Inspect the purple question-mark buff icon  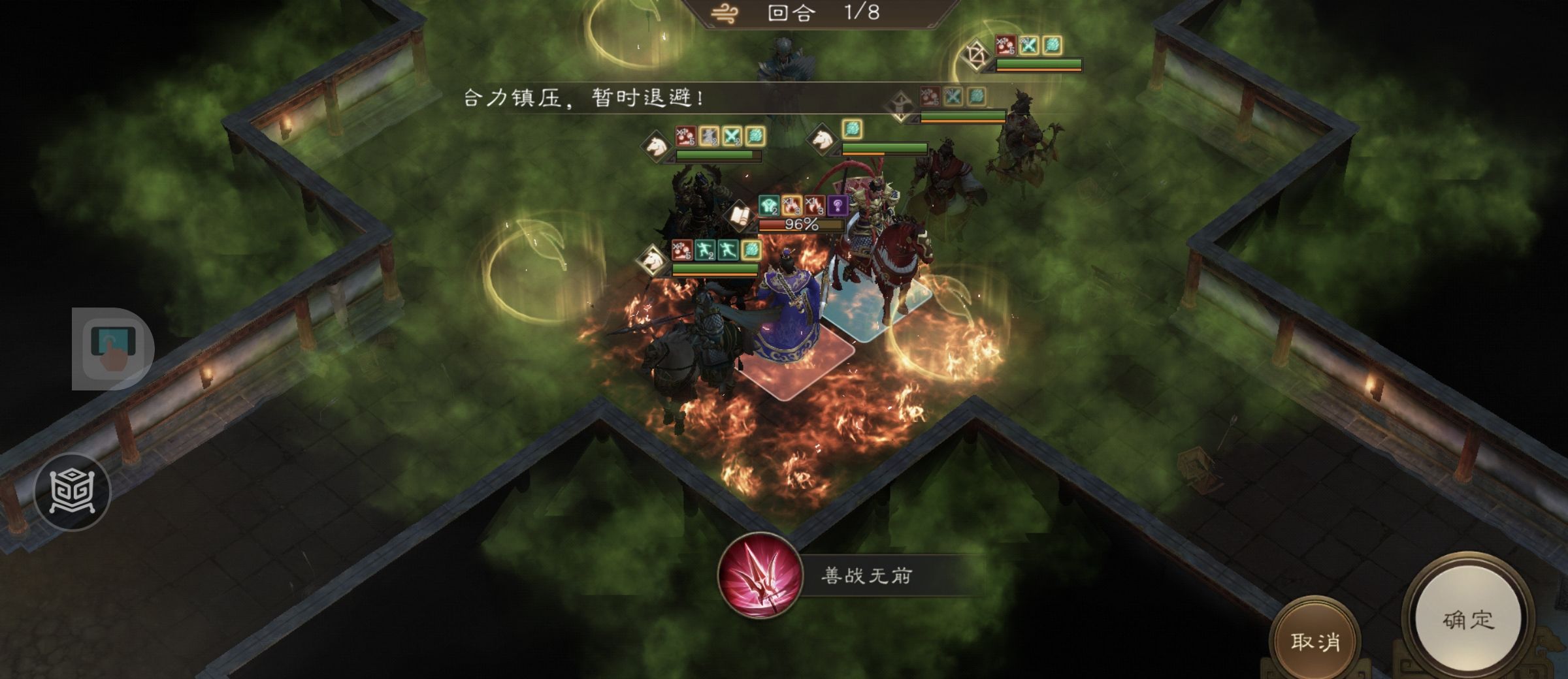(838, 206)
